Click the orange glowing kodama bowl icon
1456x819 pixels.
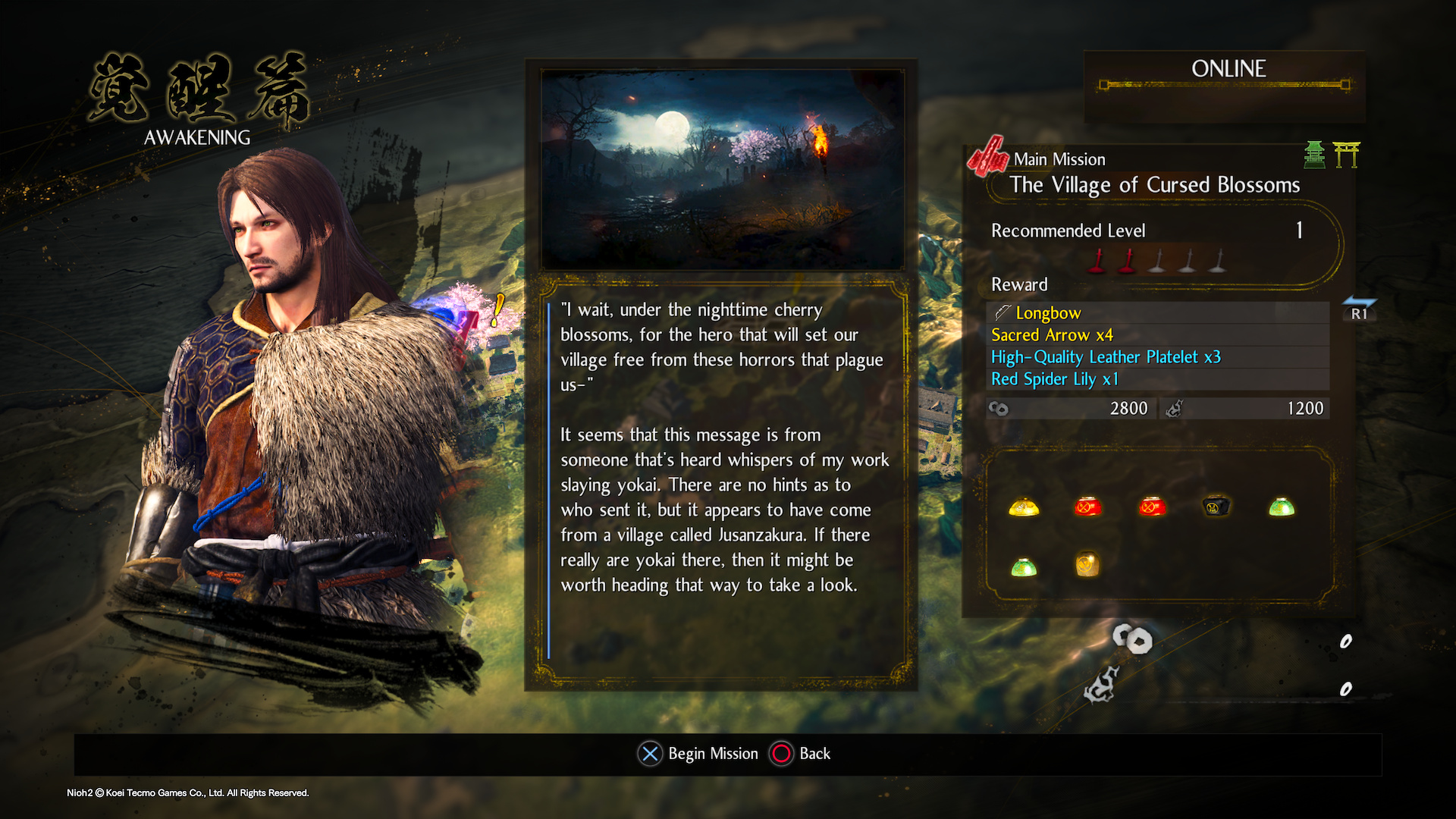[x=1087, y=565]
